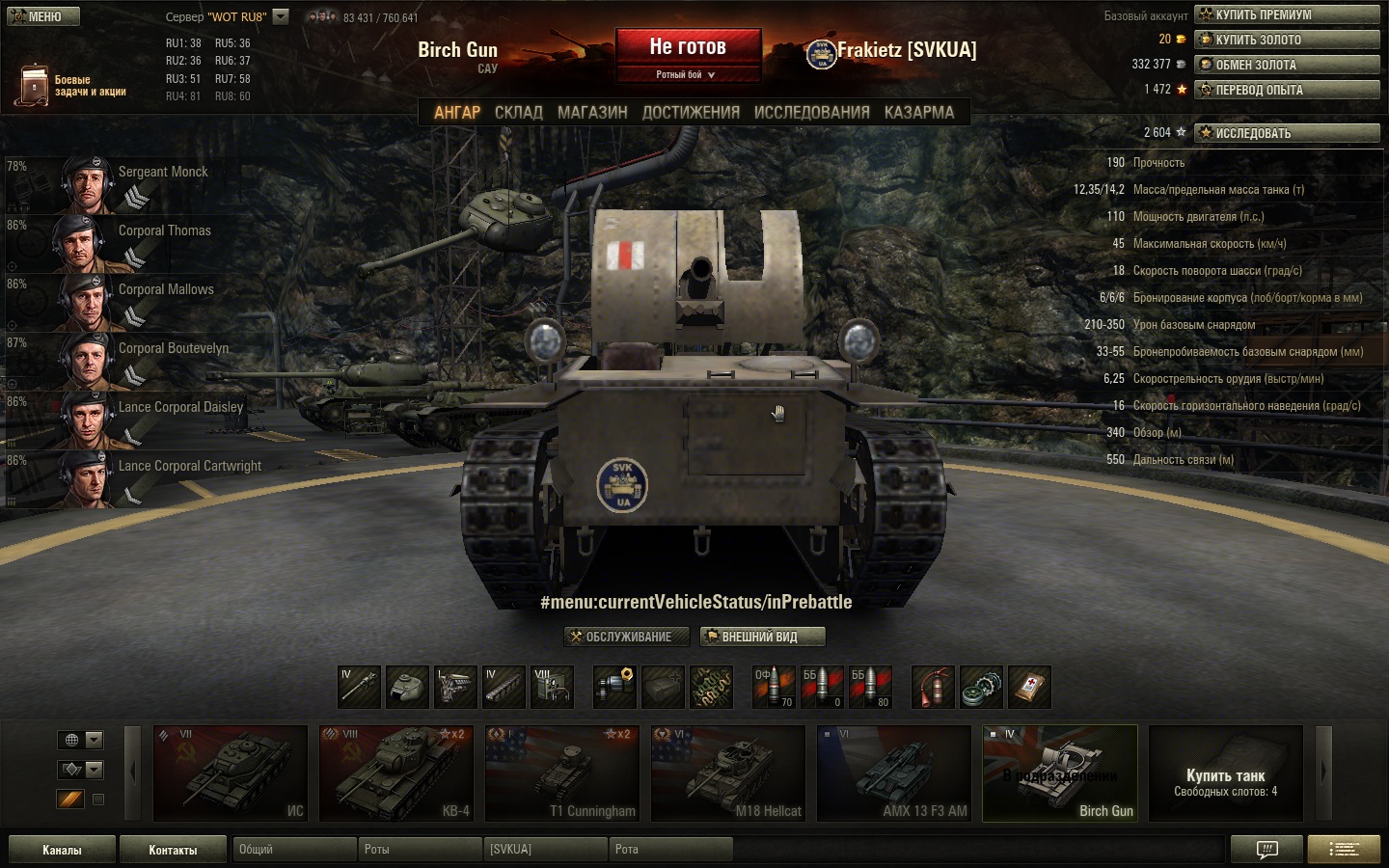Open the МАГАЗИН shop tab
The width and height of the screenshot is (1389, 868).
592,113
